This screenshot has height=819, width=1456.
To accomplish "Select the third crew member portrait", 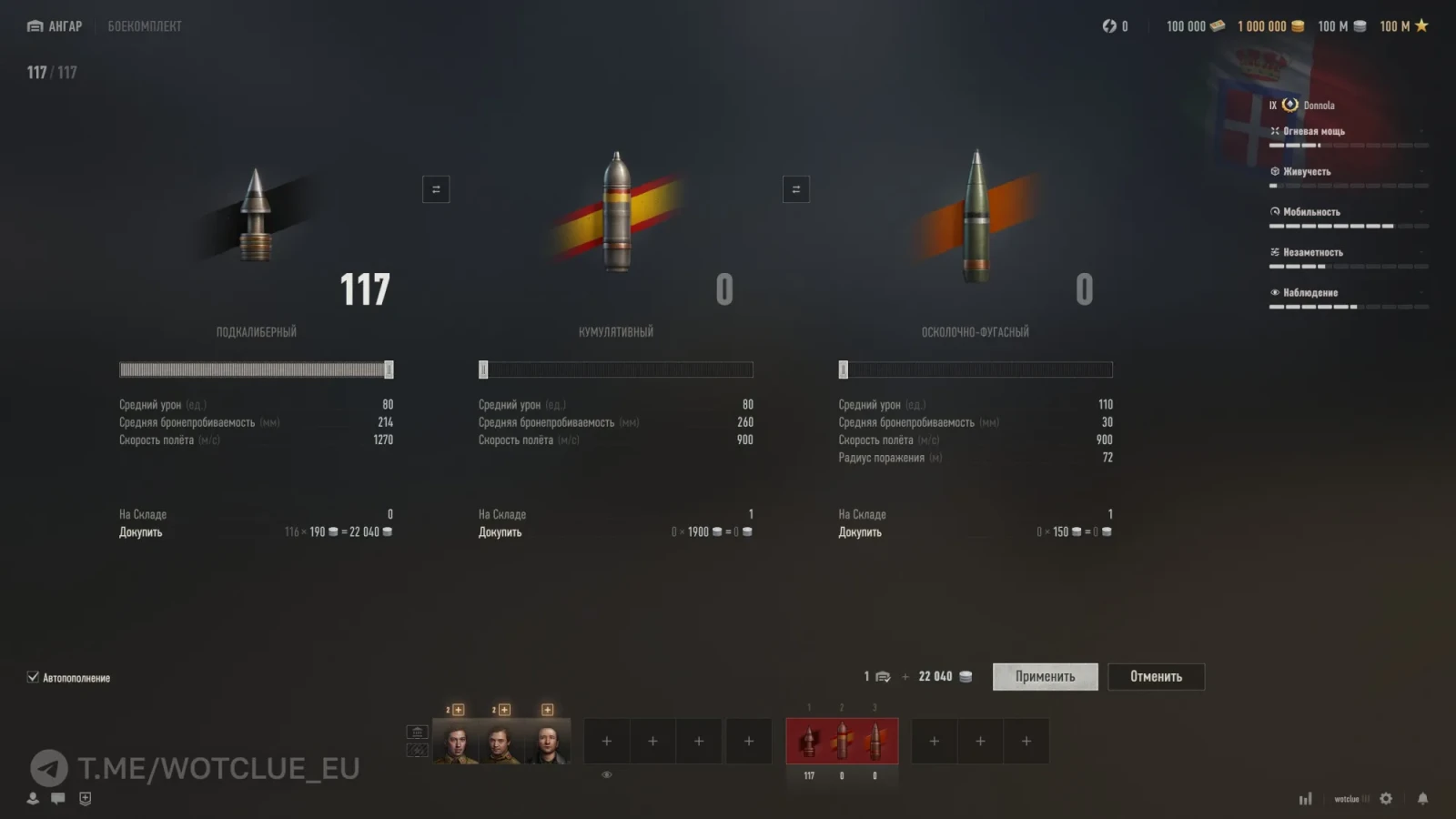I will click(548, 743).
